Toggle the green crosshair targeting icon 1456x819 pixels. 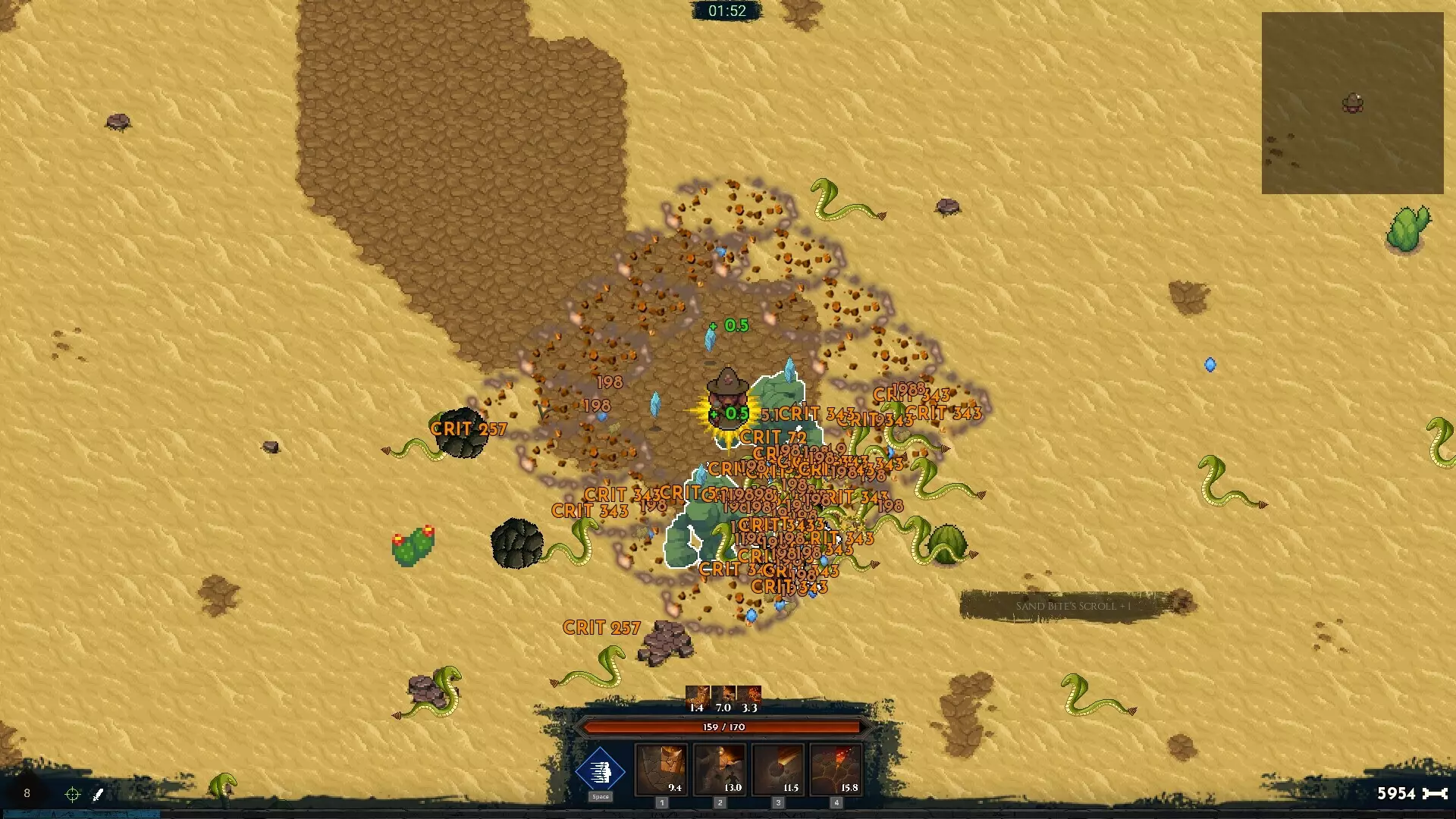point(73,794)
